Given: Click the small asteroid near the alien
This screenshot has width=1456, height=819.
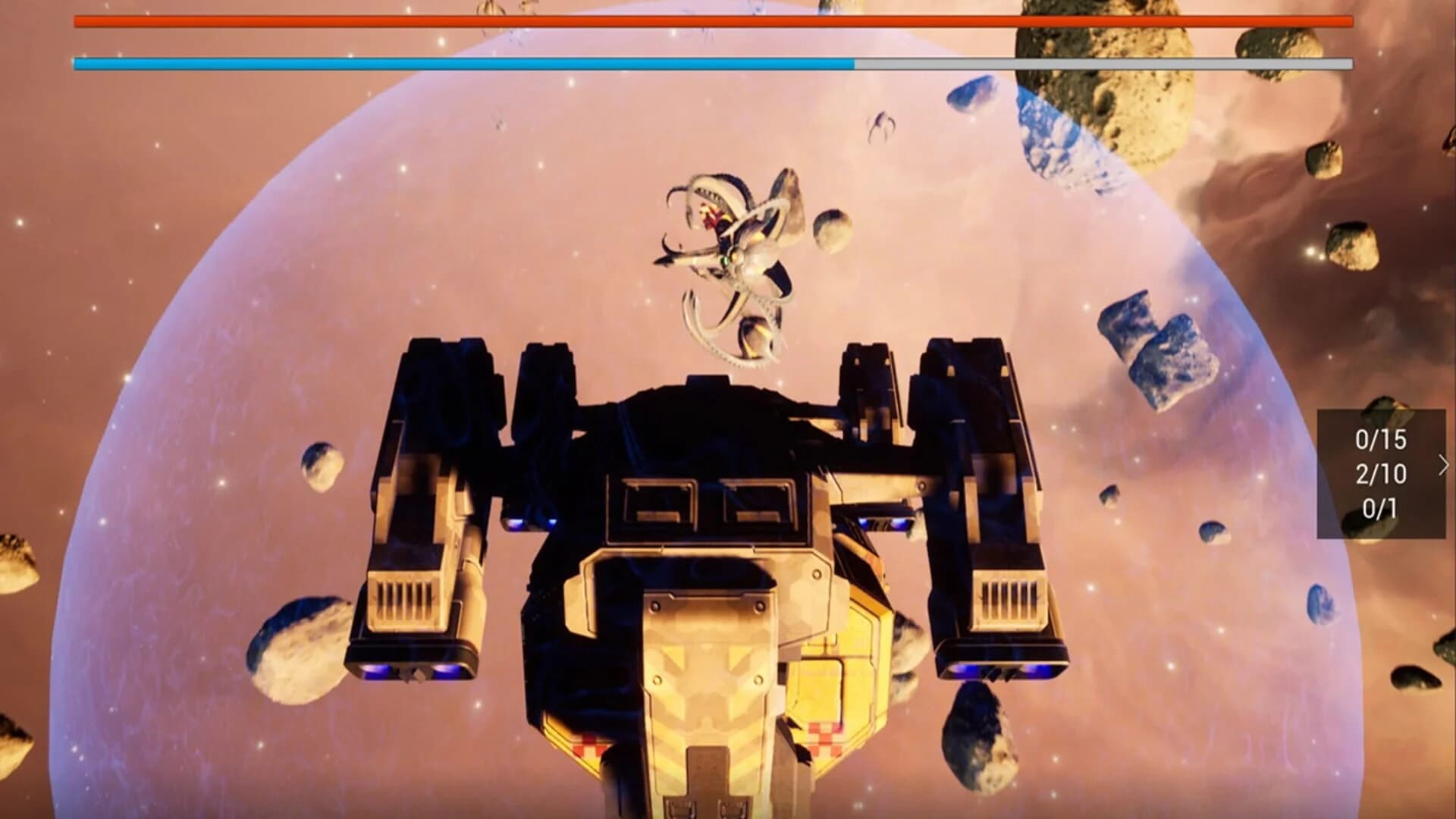Looking at the screenshot, I should point(830,227).
